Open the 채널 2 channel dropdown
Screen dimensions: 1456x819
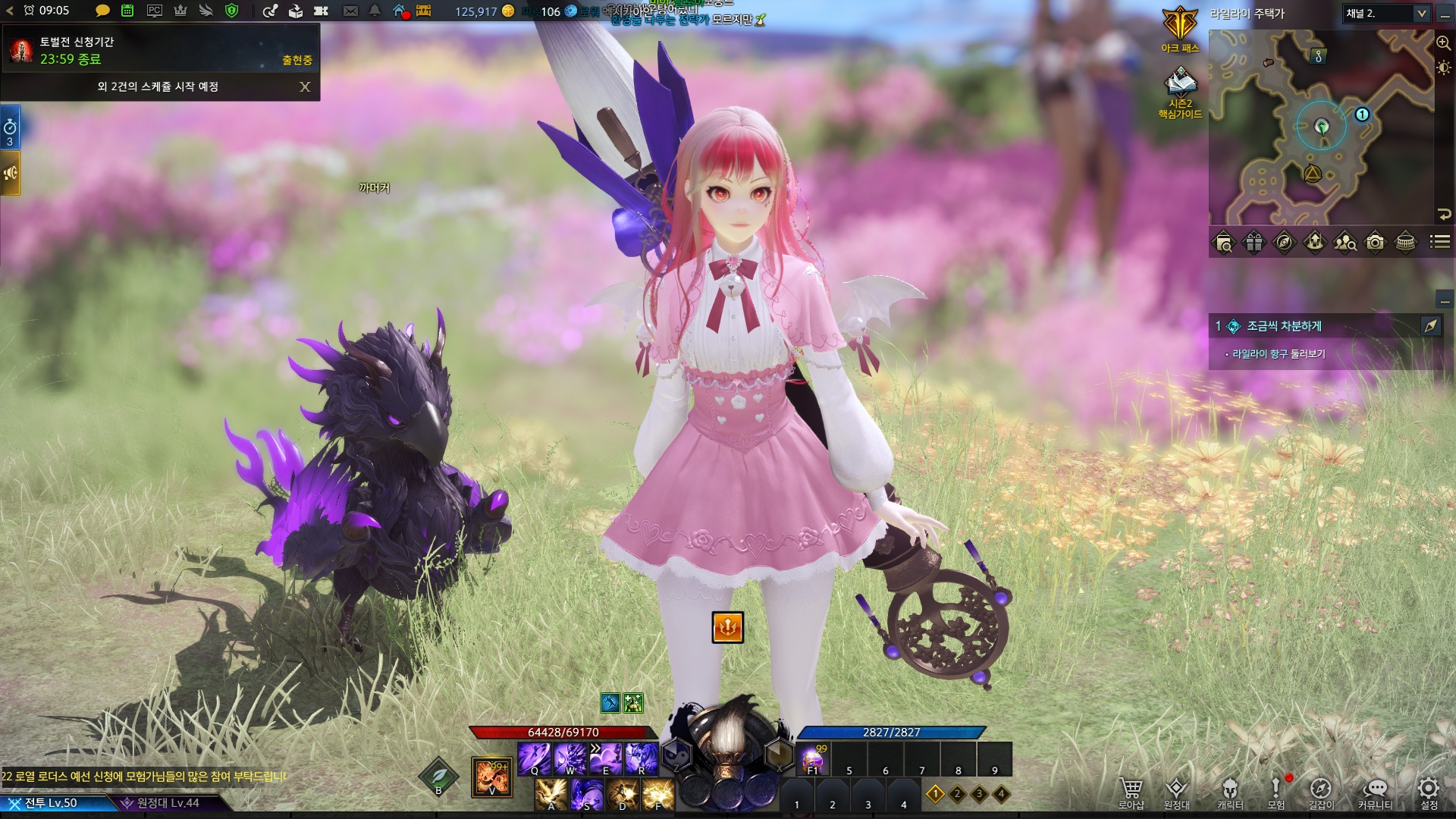point(1386,14)
